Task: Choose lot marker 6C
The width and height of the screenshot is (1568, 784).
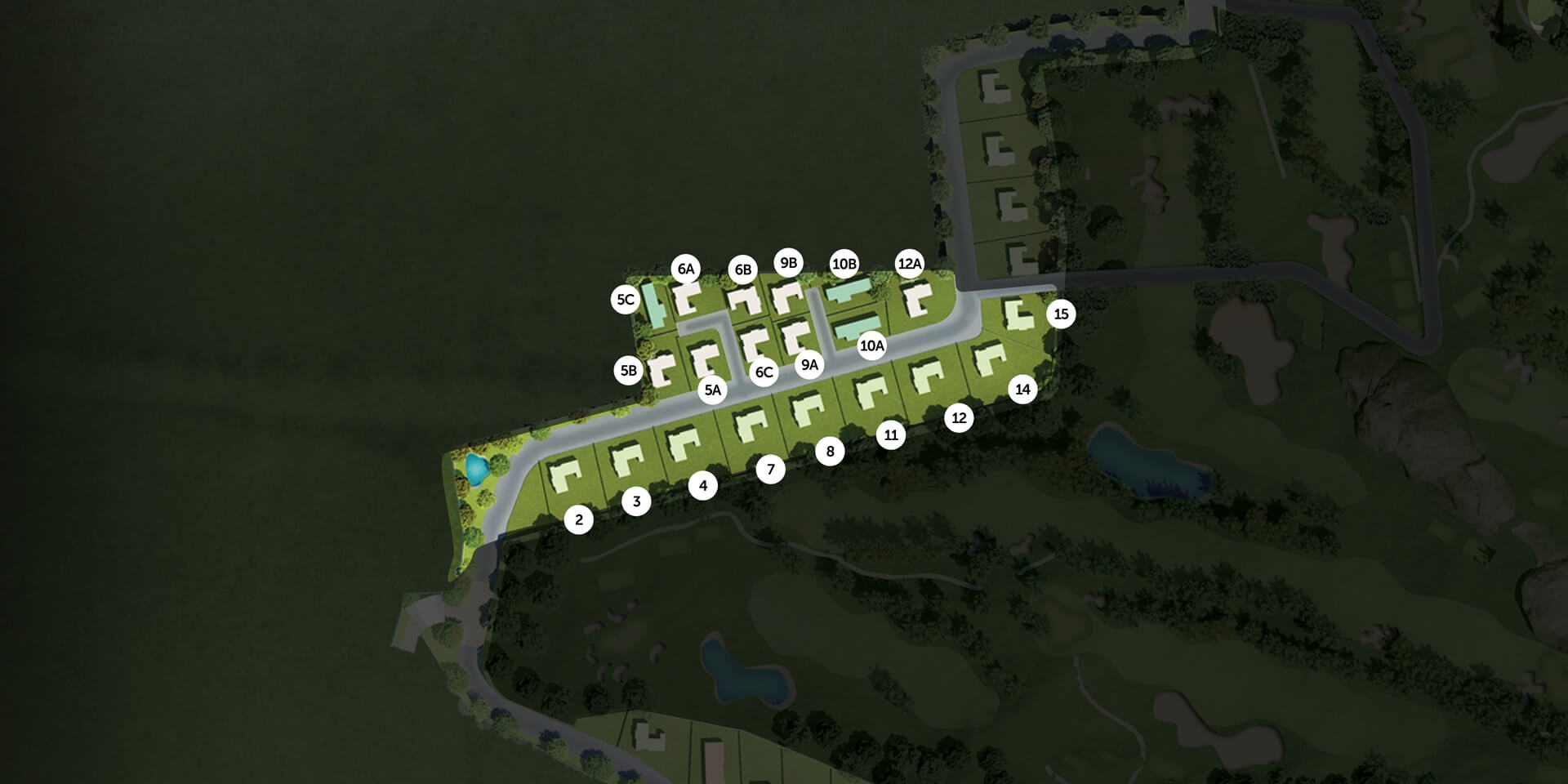Action: click(x=764, y=373)
